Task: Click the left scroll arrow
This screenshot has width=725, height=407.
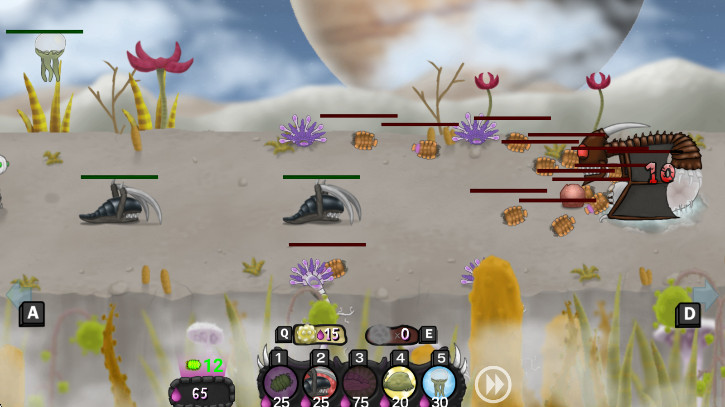Action: [x=19, y=294]
